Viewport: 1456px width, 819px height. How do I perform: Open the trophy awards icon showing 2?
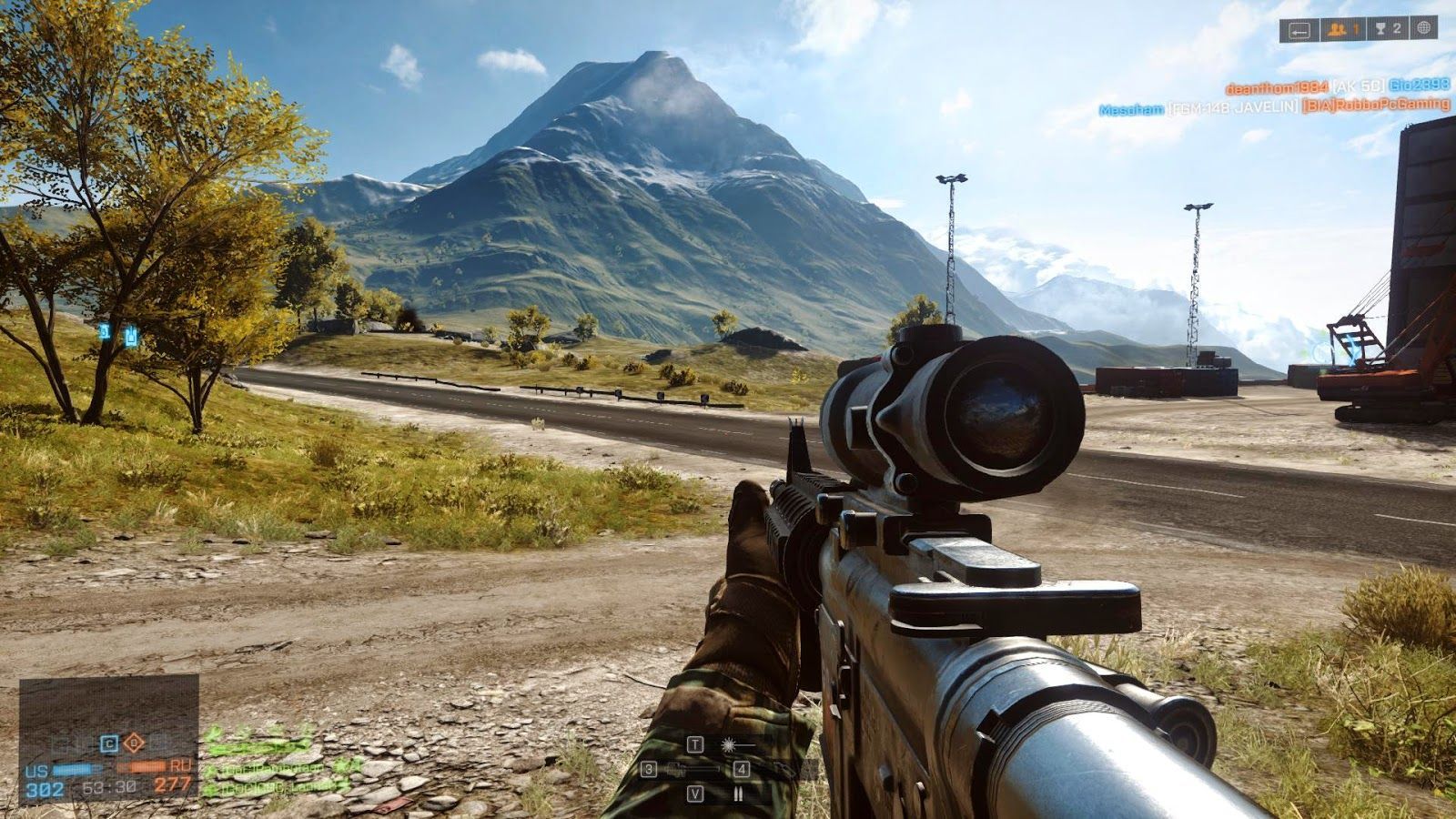pyautogui.click(x=1387, y=28)
